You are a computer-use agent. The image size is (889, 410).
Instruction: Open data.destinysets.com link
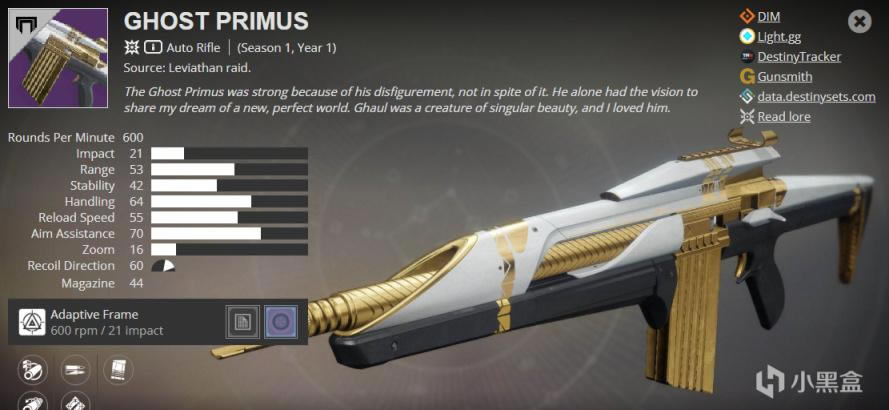click(816, 96)
